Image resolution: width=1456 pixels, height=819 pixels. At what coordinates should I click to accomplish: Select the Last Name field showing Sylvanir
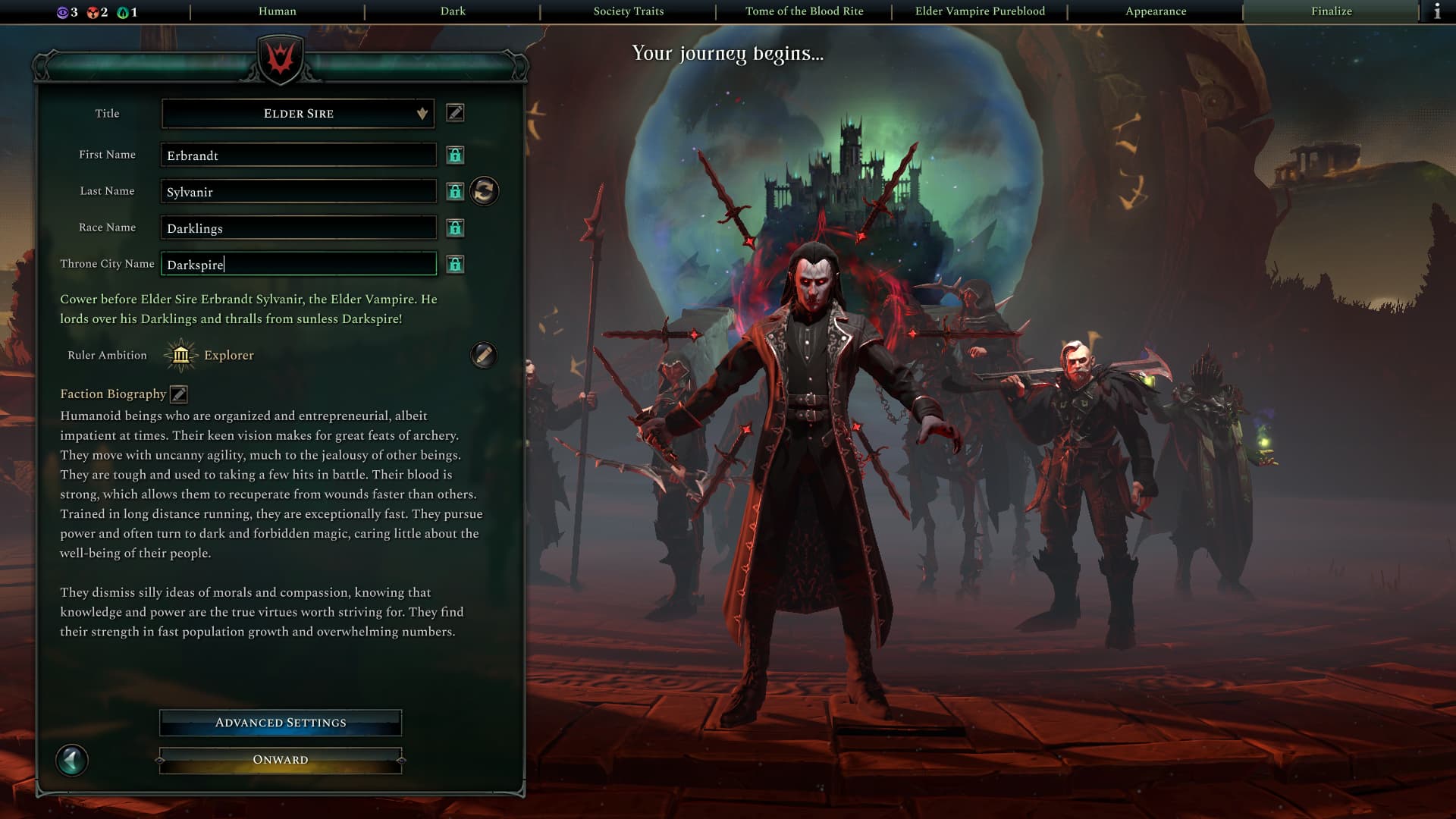click(x=298, y=191)
